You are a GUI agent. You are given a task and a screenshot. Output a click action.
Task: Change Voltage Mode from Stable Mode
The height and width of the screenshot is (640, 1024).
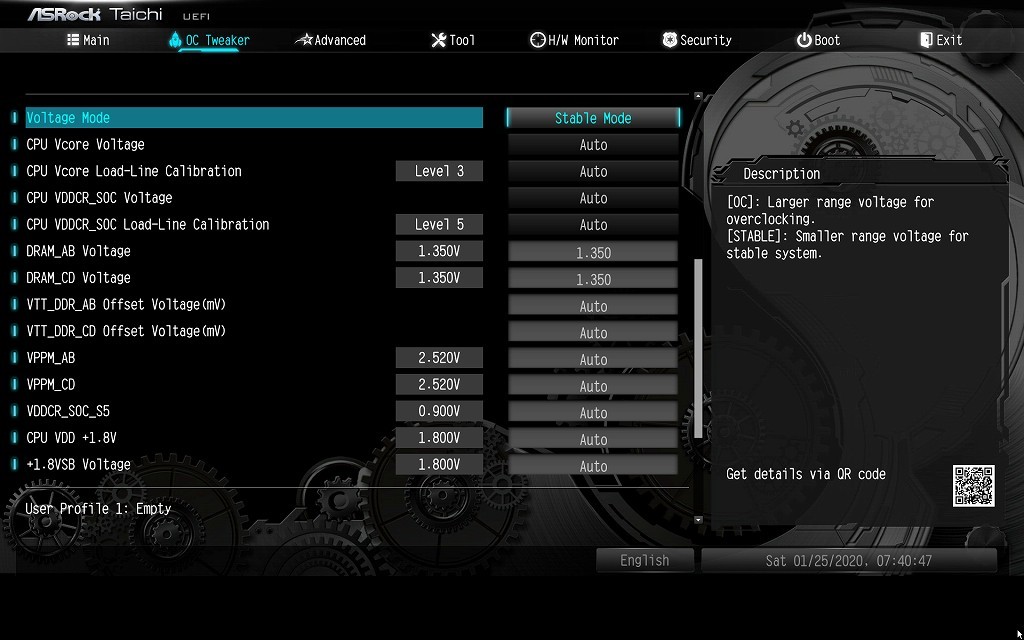click(593, 118)
